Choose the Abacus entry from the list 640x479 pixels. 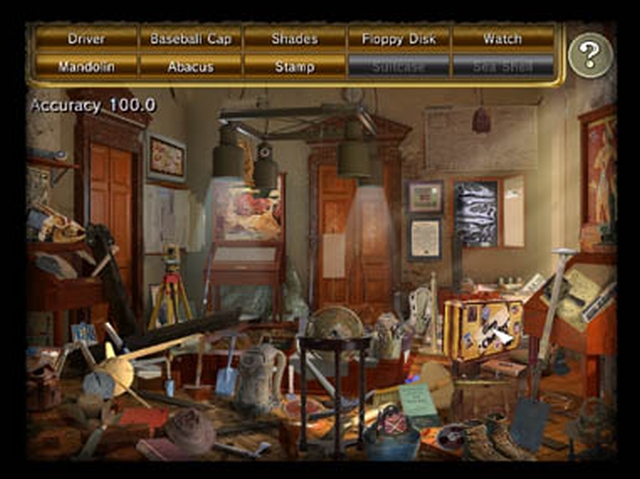(190, 67)
